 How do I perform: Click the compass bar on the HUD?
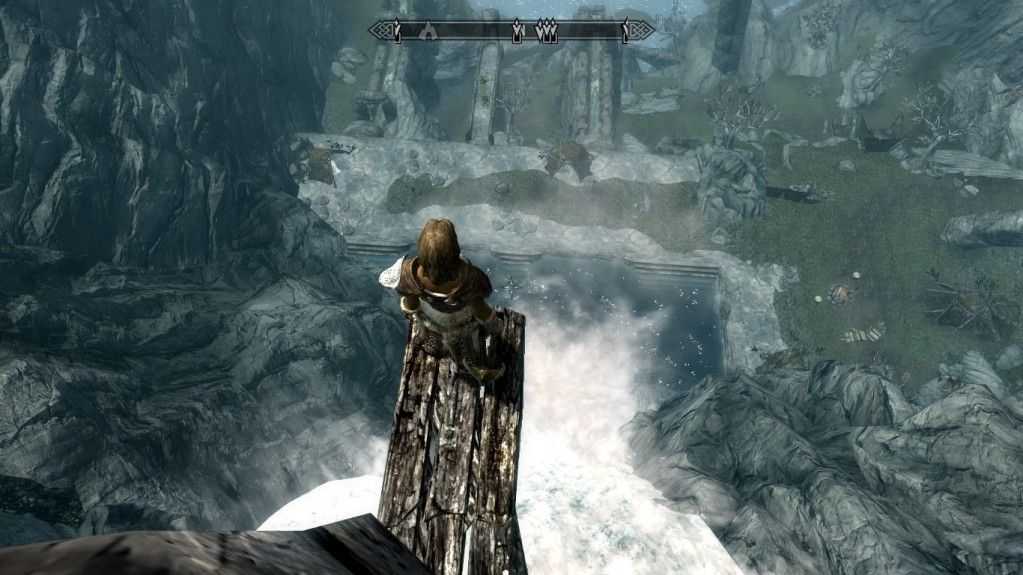512,30
